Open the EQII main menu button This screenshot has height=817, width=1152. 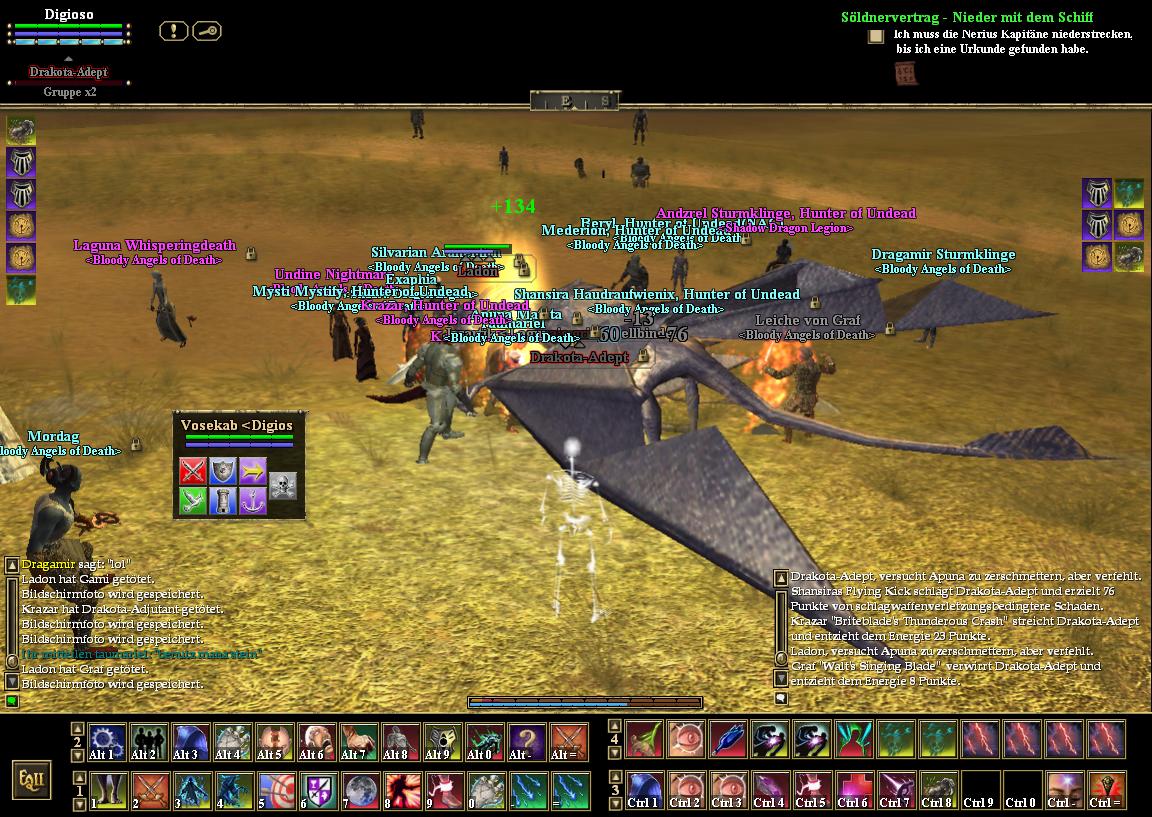point(32,779)
